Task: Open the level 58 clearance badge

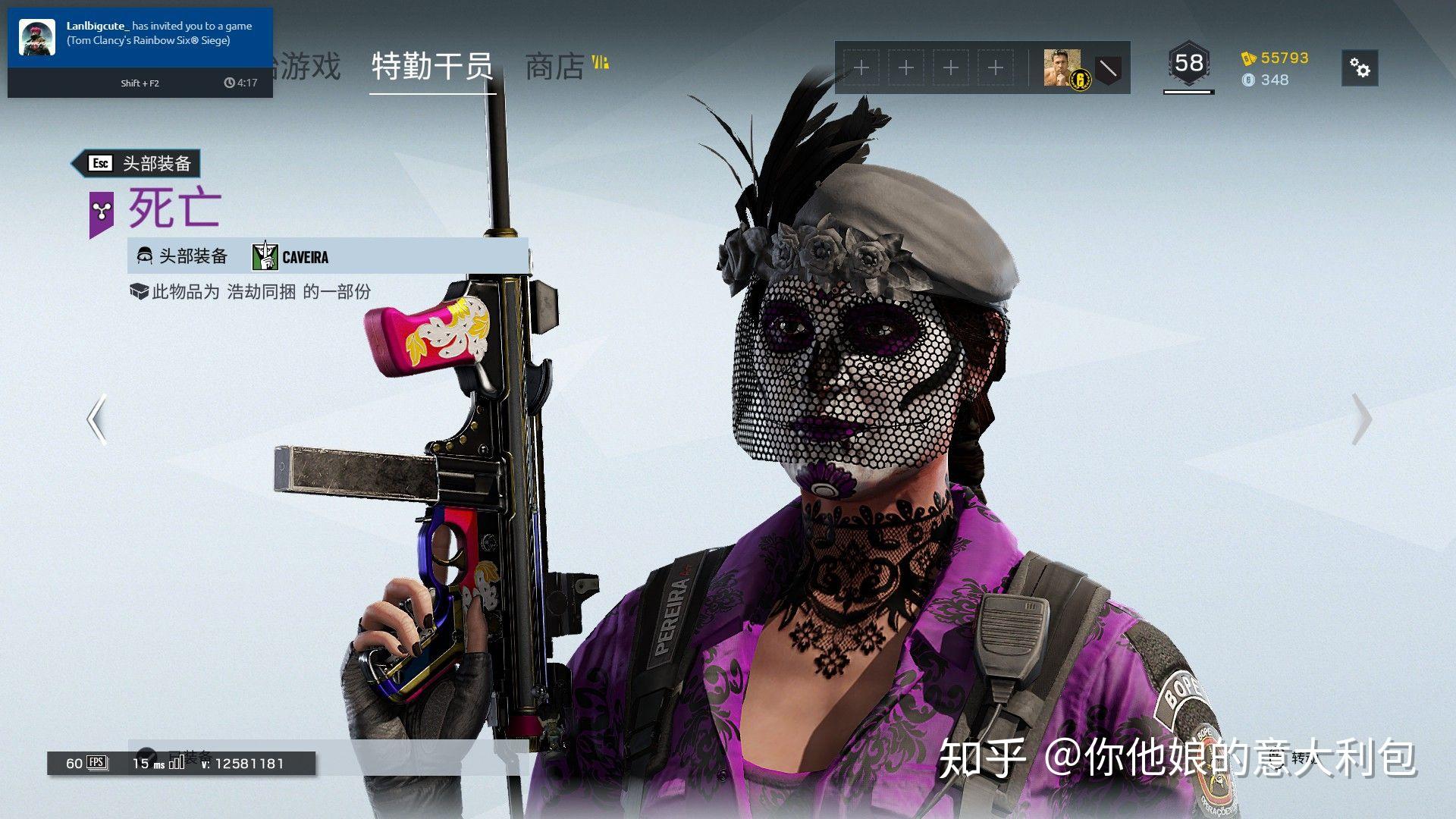Action: (x=1188, y=65)
